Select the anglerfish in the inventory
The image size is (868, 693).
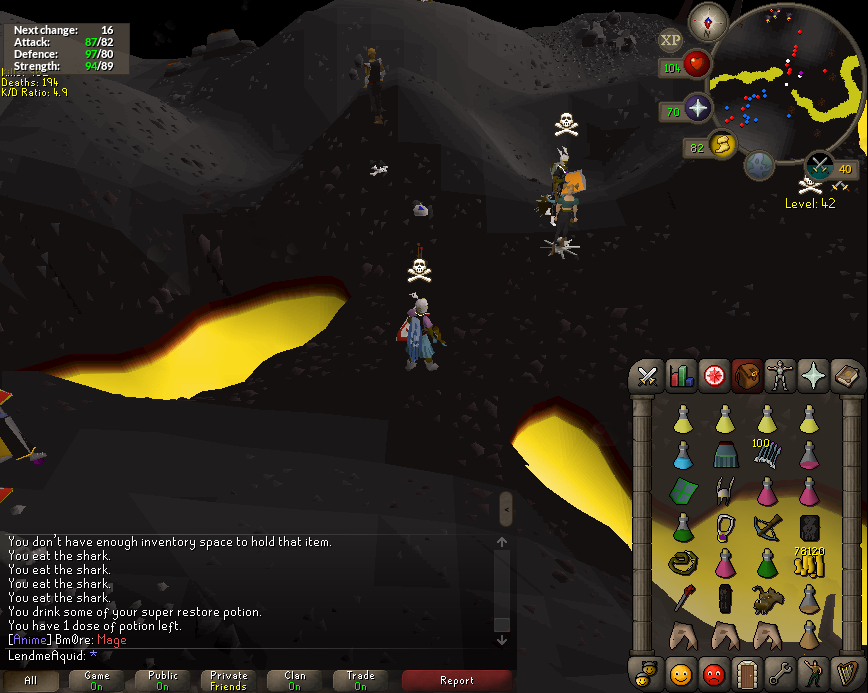click(x=767, y=598)
